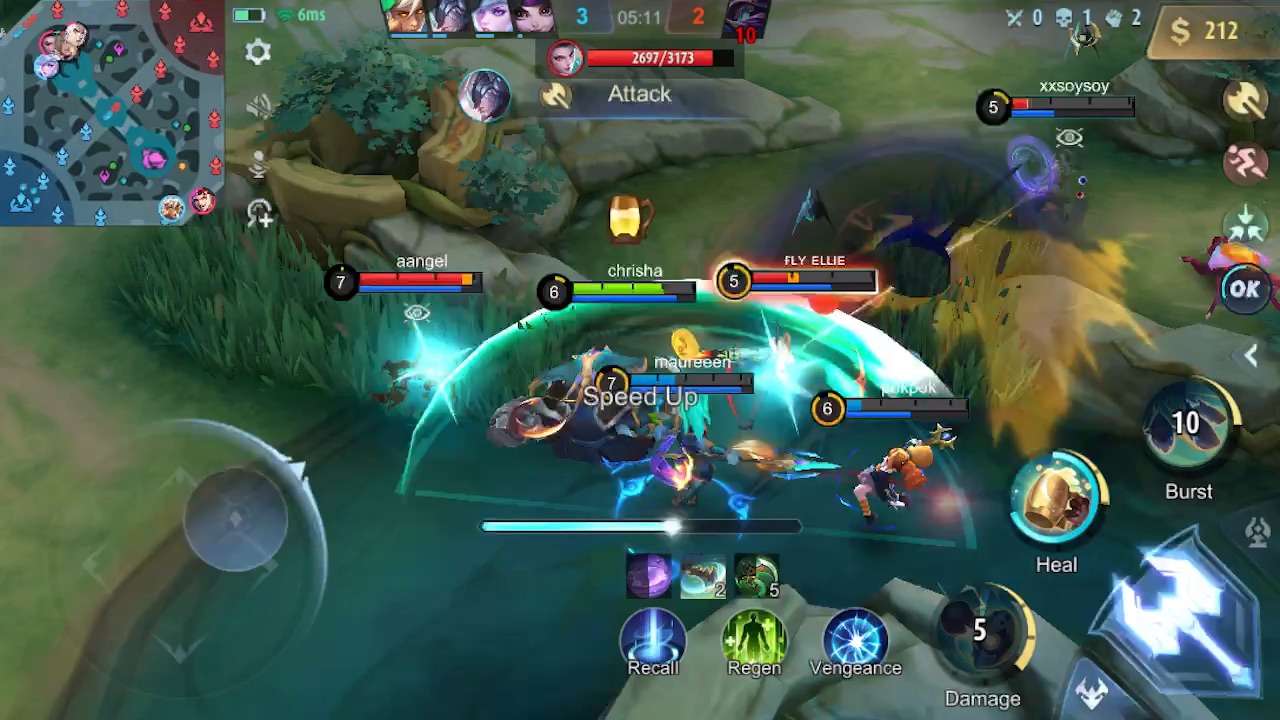Viewport: 1280px width, 720px height.
Task: Tap the running-figure retreat signal
Action: [1245, 163]
